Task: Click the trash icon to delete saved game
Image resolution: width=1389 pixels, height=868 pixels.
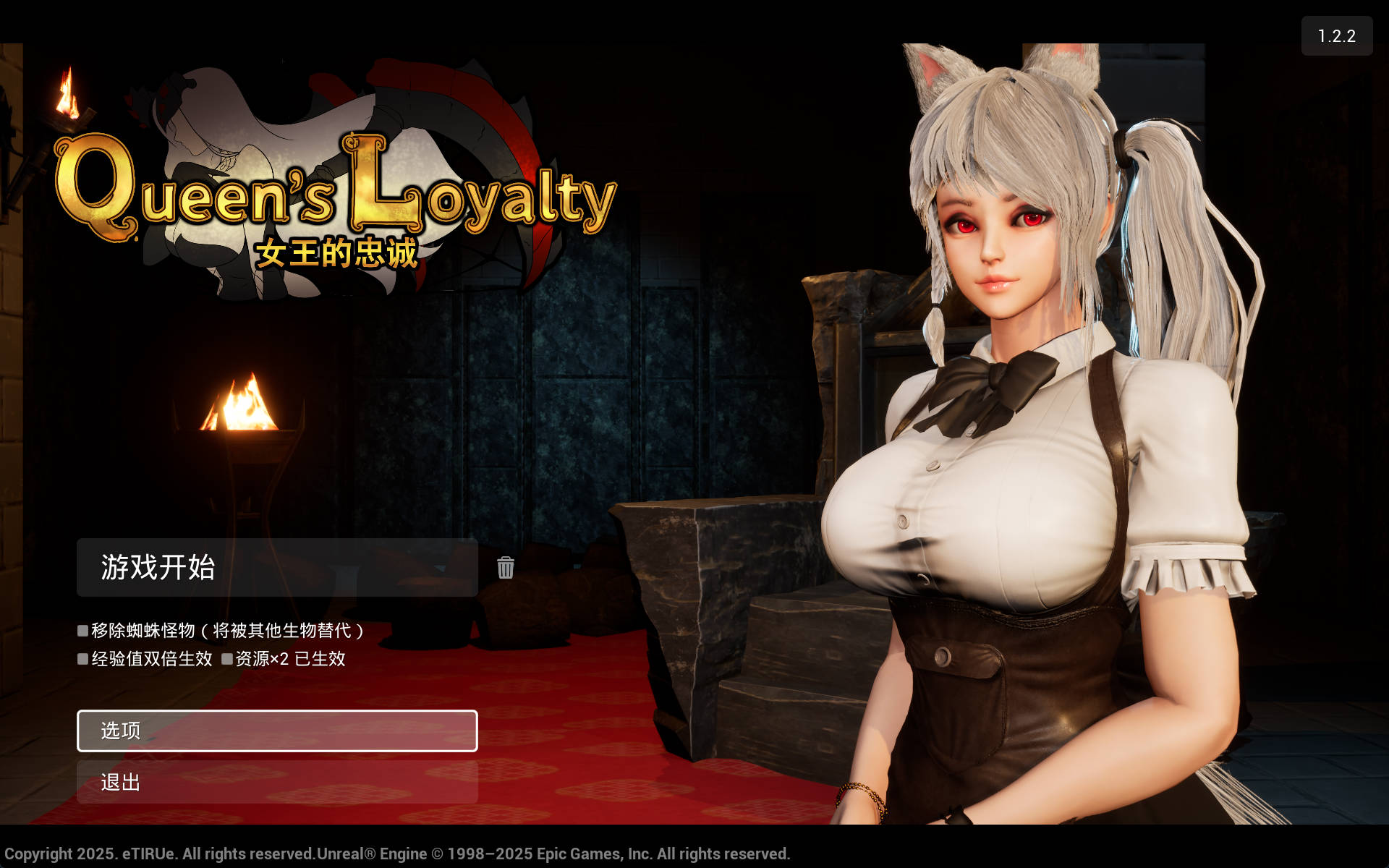Action: pyautogui.click(x=506, y=569)
